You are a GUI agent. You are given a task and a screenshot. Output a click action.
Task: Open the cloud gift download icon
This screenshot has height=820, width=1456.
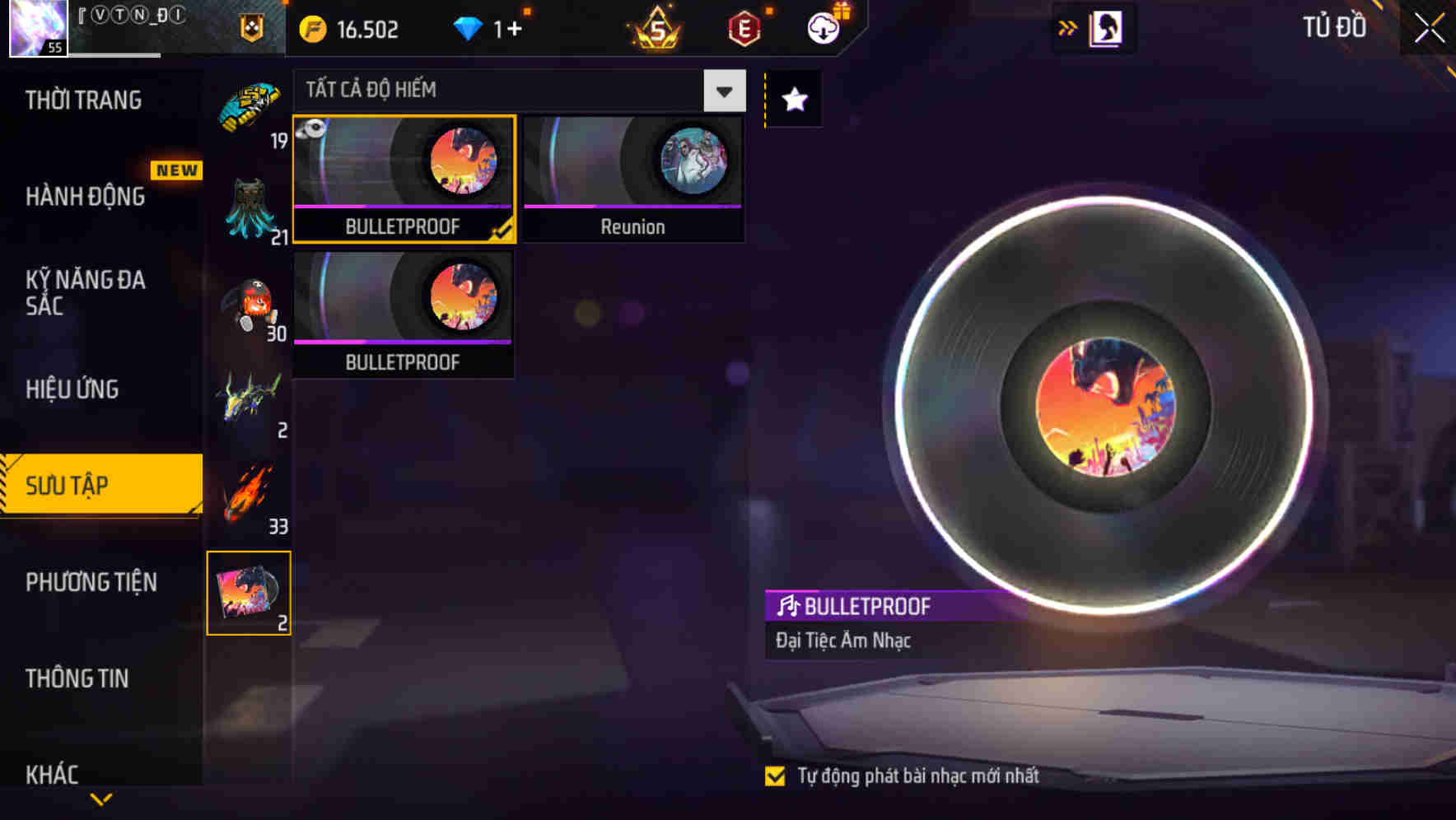(823, 28)
